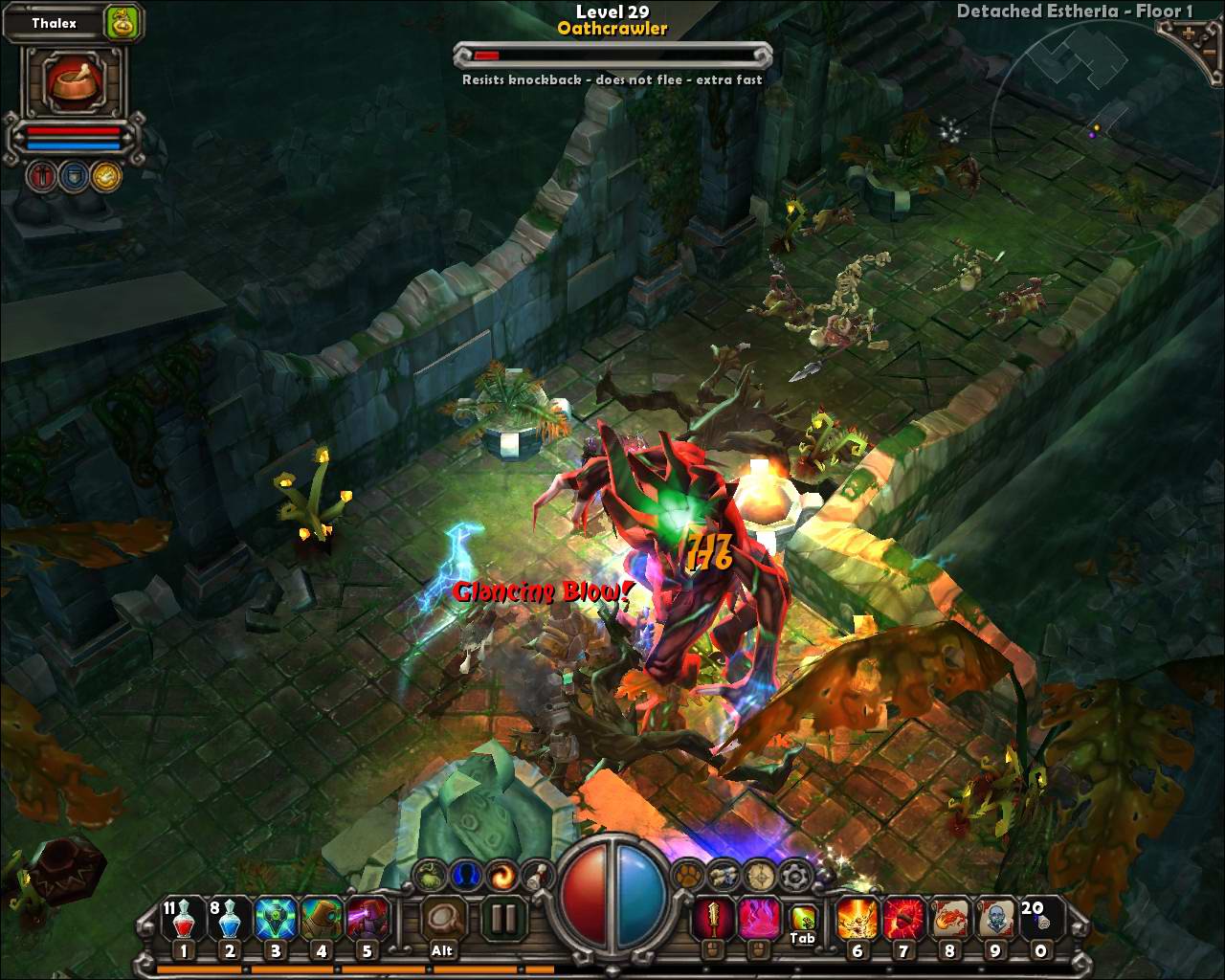1225x980 pixels.
Task: Activate the robot skill in slot 4
Action: pos(321,921)
